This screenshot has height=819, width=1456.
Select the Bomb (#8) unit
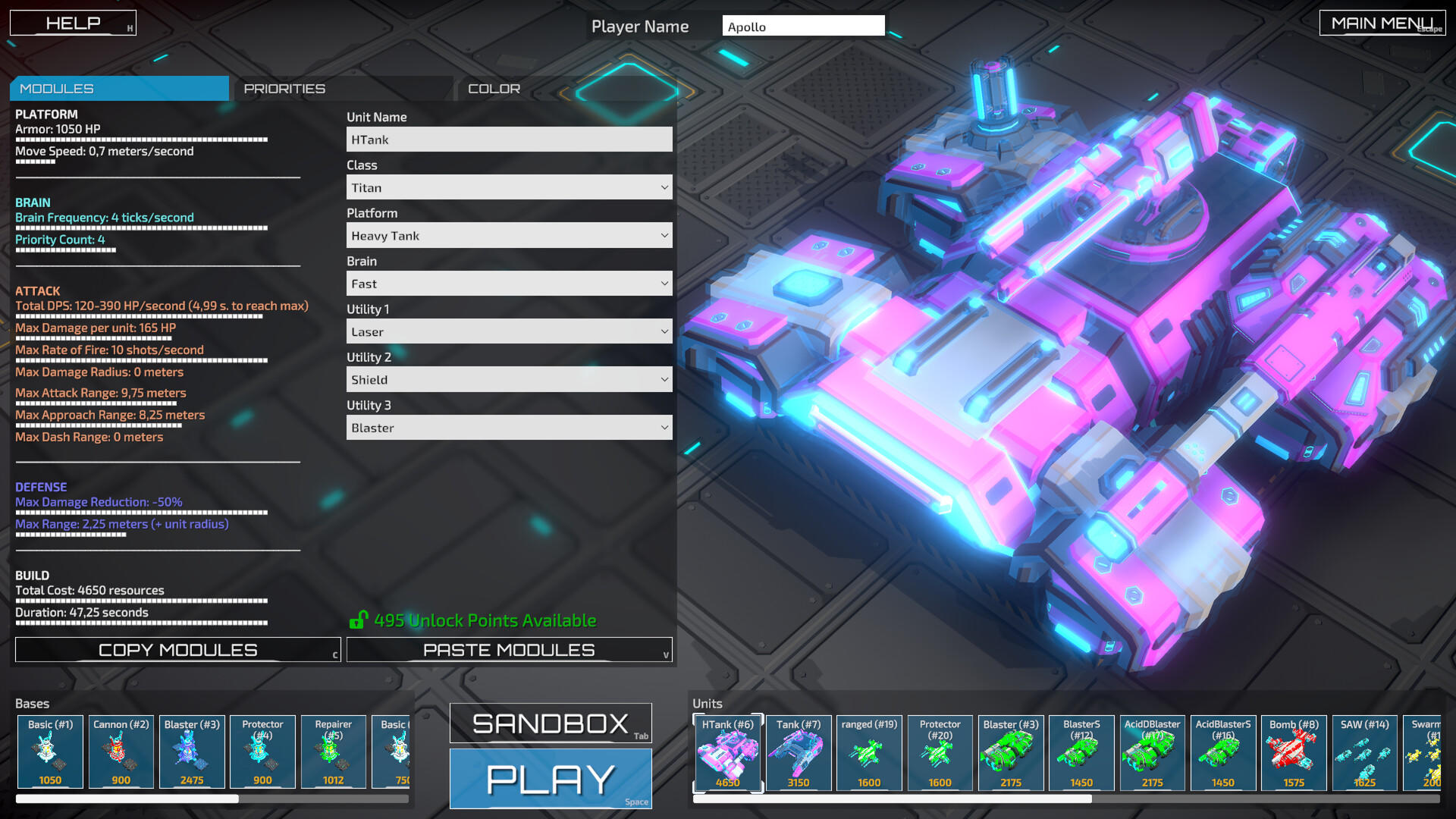(1294, 753)
